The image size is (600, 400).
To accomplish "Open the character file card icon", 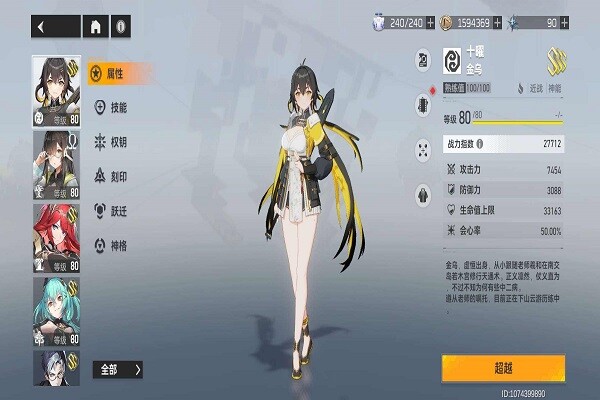I will (x=422, y=62).
